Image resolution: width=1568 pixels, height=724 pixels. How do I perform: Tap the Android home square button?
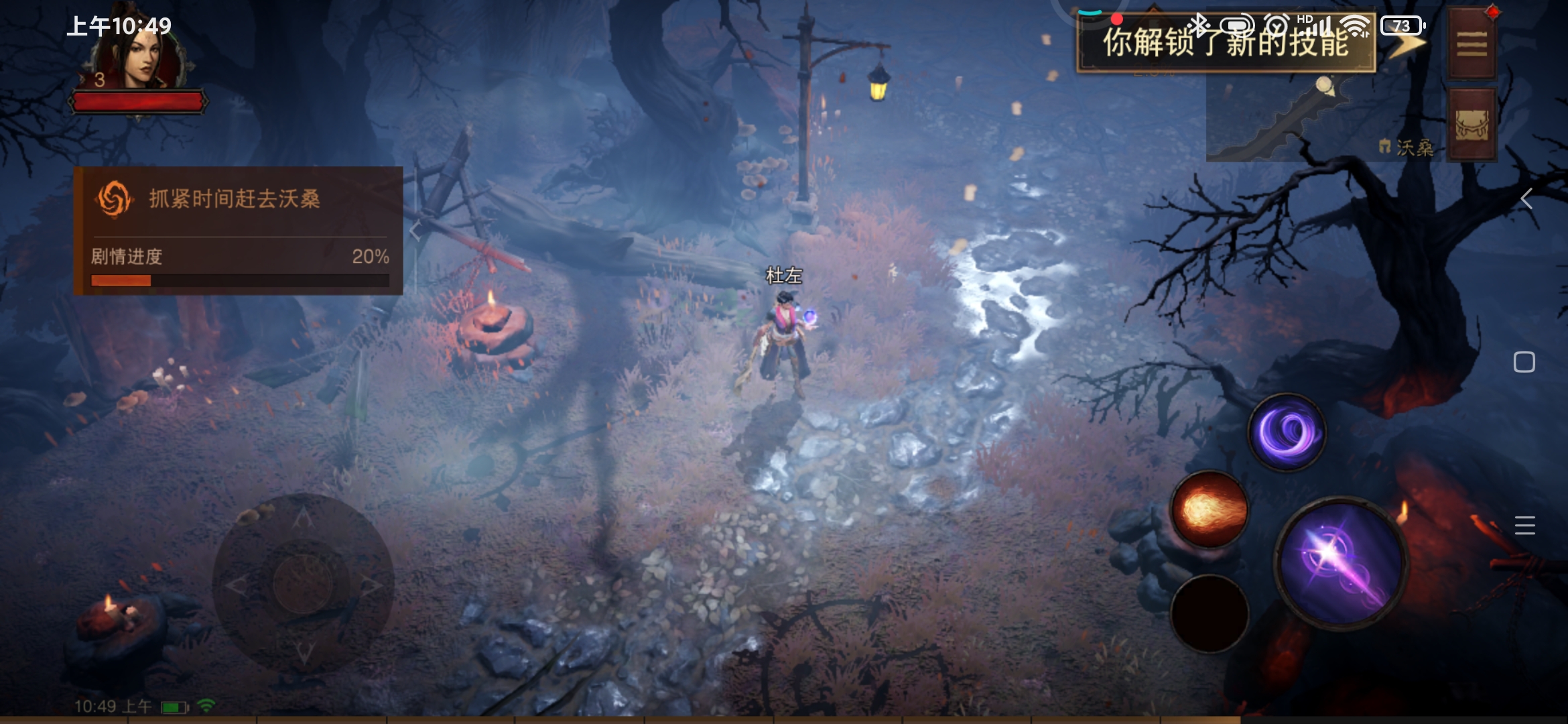pos(1524,362)
